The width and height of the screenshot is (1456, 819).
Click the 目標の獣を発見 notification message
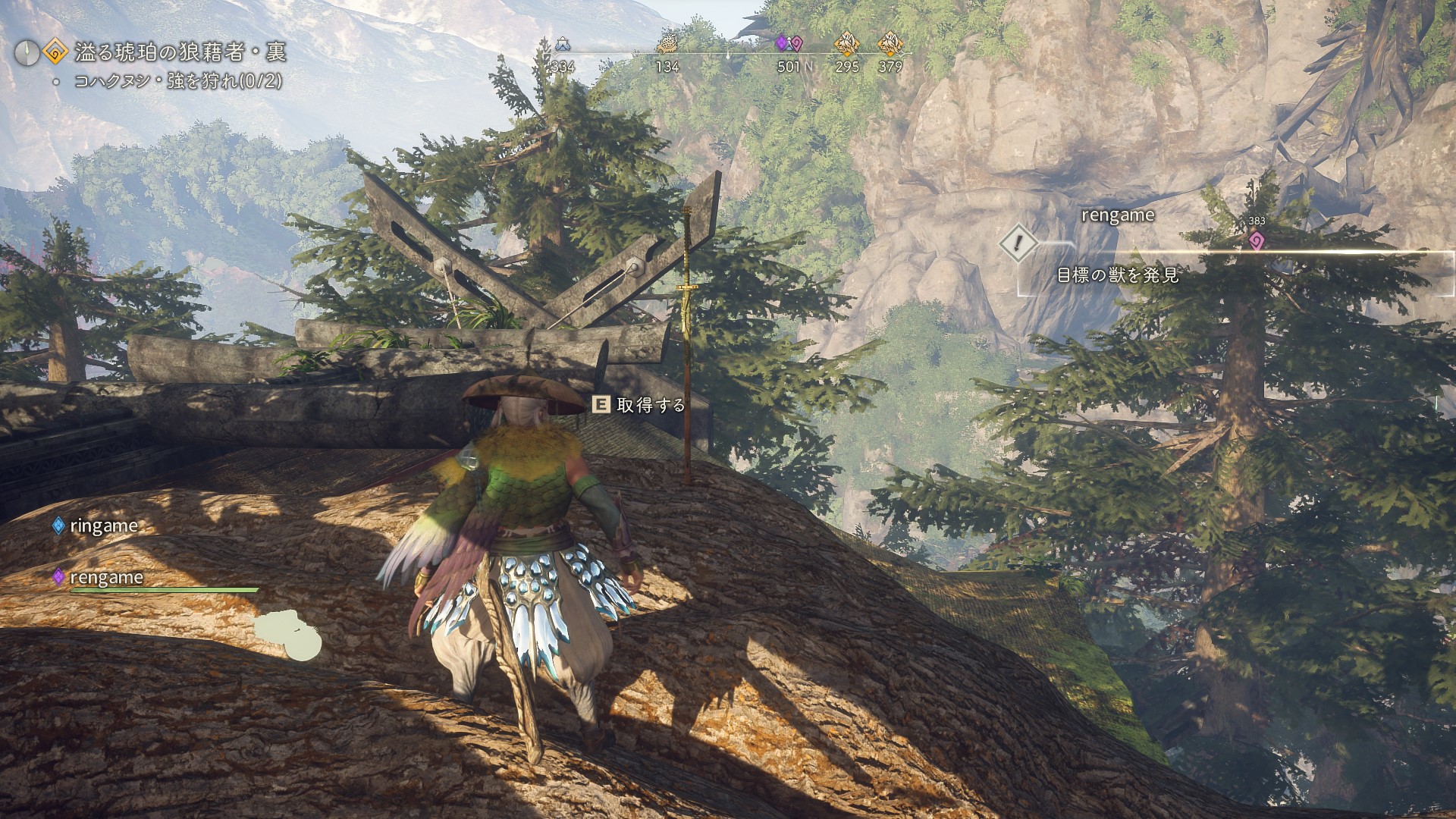(x=1118, y=275)
